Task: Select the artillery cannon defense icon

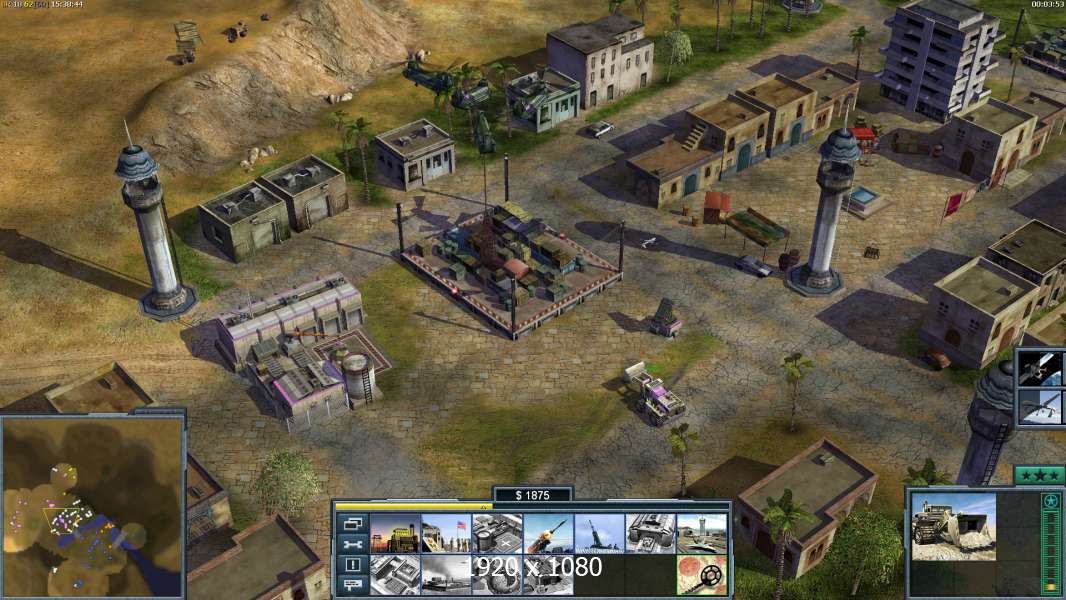Action: click(599, 533)
